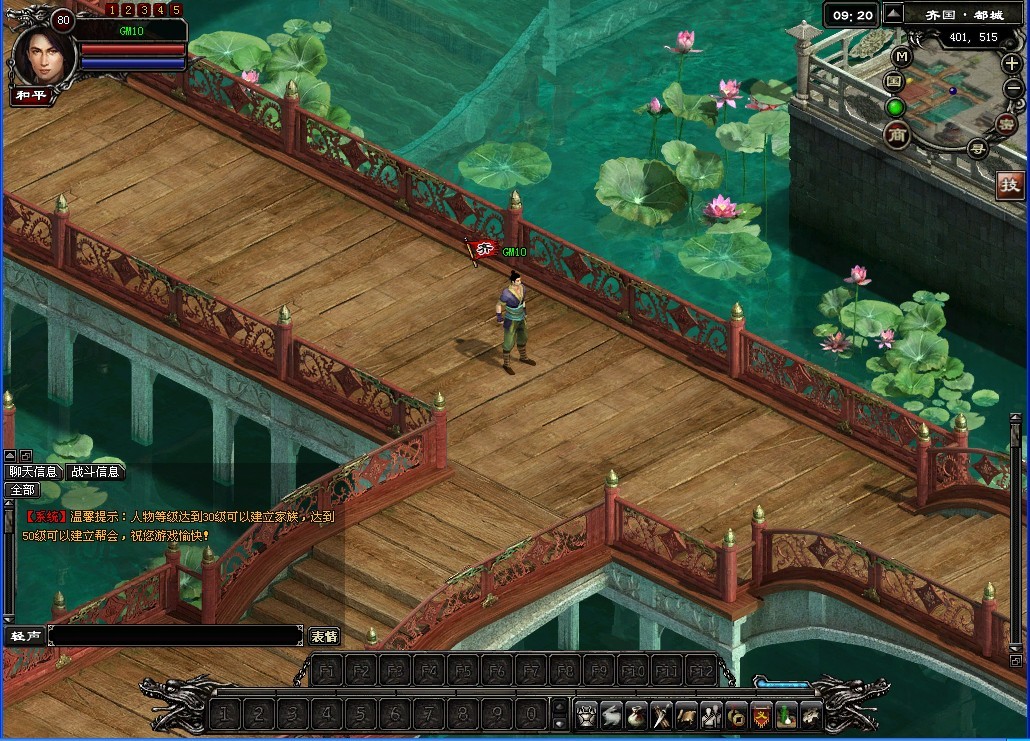Screen dimensions: 1030x741
Task: Switch to the 战斗信息 combat tab
Action: coord(96,472)
